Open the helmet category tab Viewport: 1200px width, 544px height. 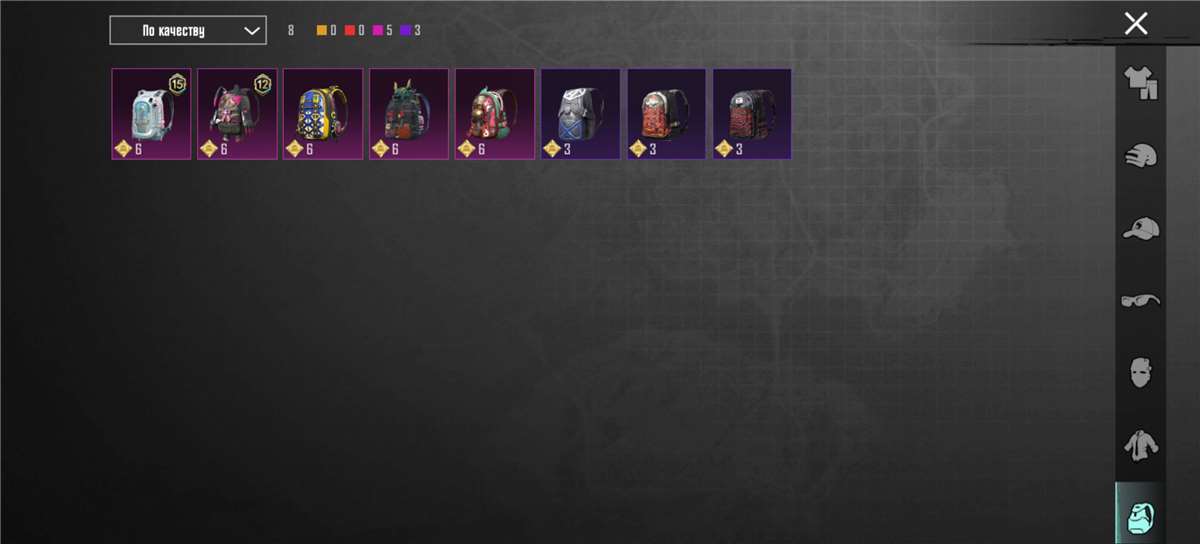[1140, 156]
